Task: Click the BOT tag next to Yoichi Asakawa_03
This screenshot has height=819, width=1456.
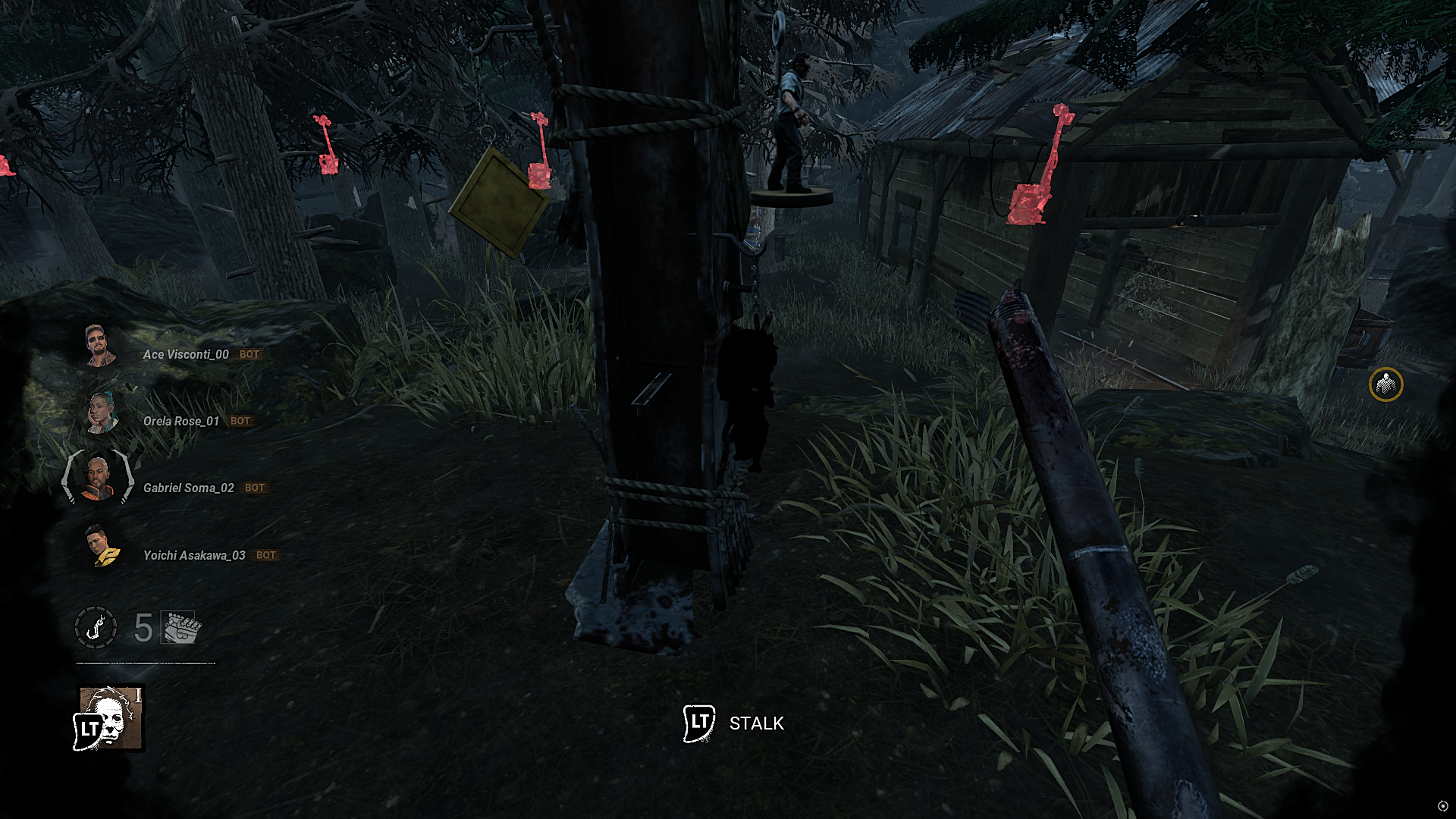Action: [x=265, y=554]
